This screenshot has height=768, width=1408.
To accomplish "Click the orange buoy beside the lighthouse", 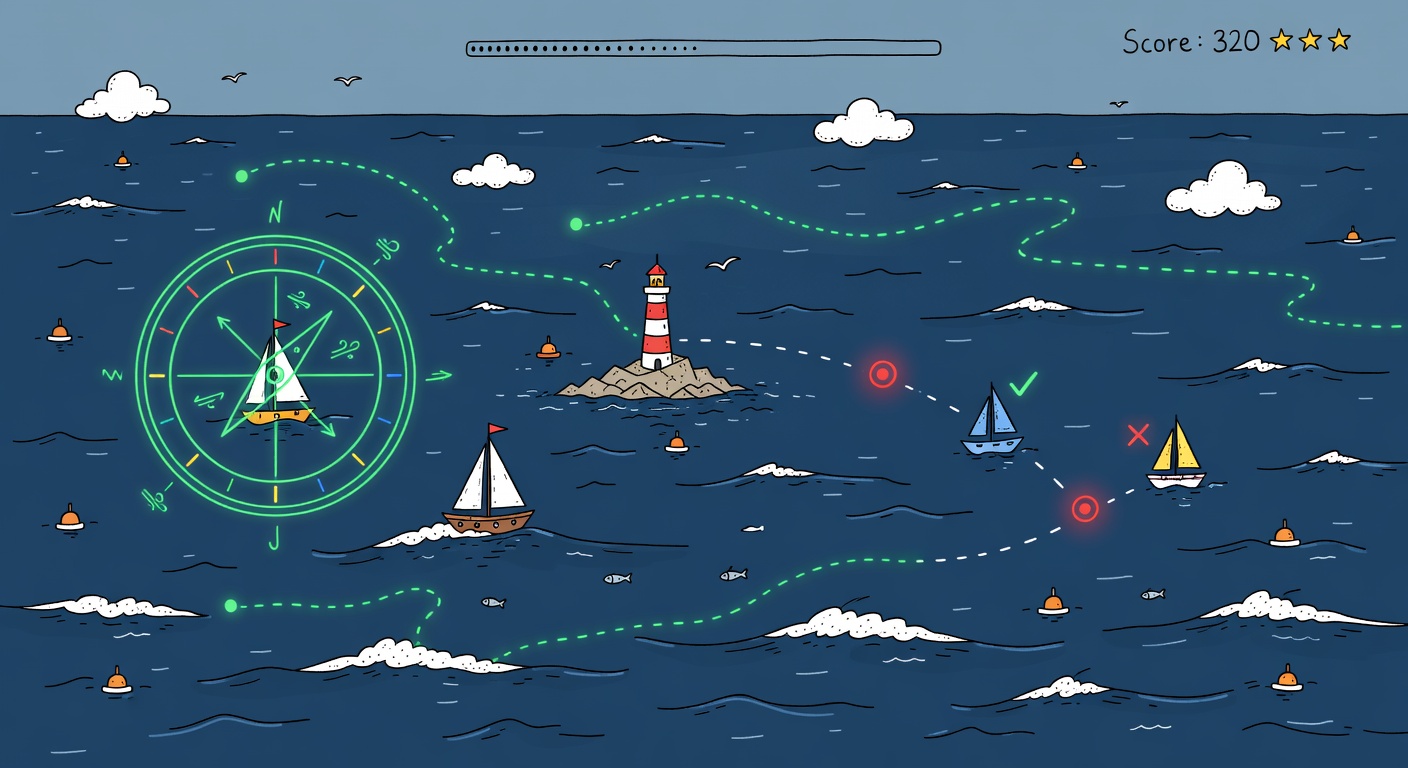I will 546,350.
